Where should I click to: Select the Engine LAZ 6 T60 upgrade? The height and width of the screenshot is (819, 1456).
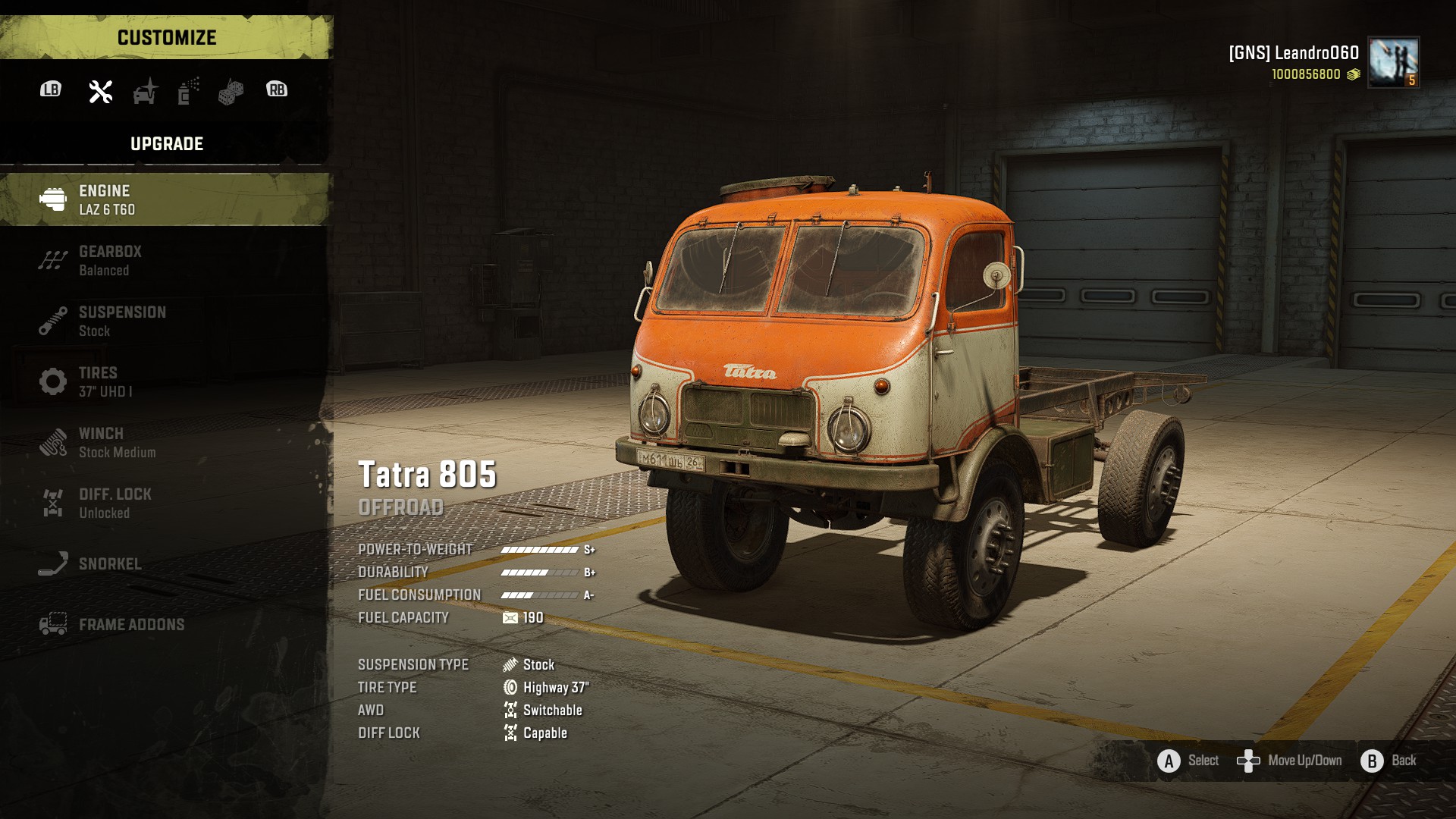pos(165,199)
